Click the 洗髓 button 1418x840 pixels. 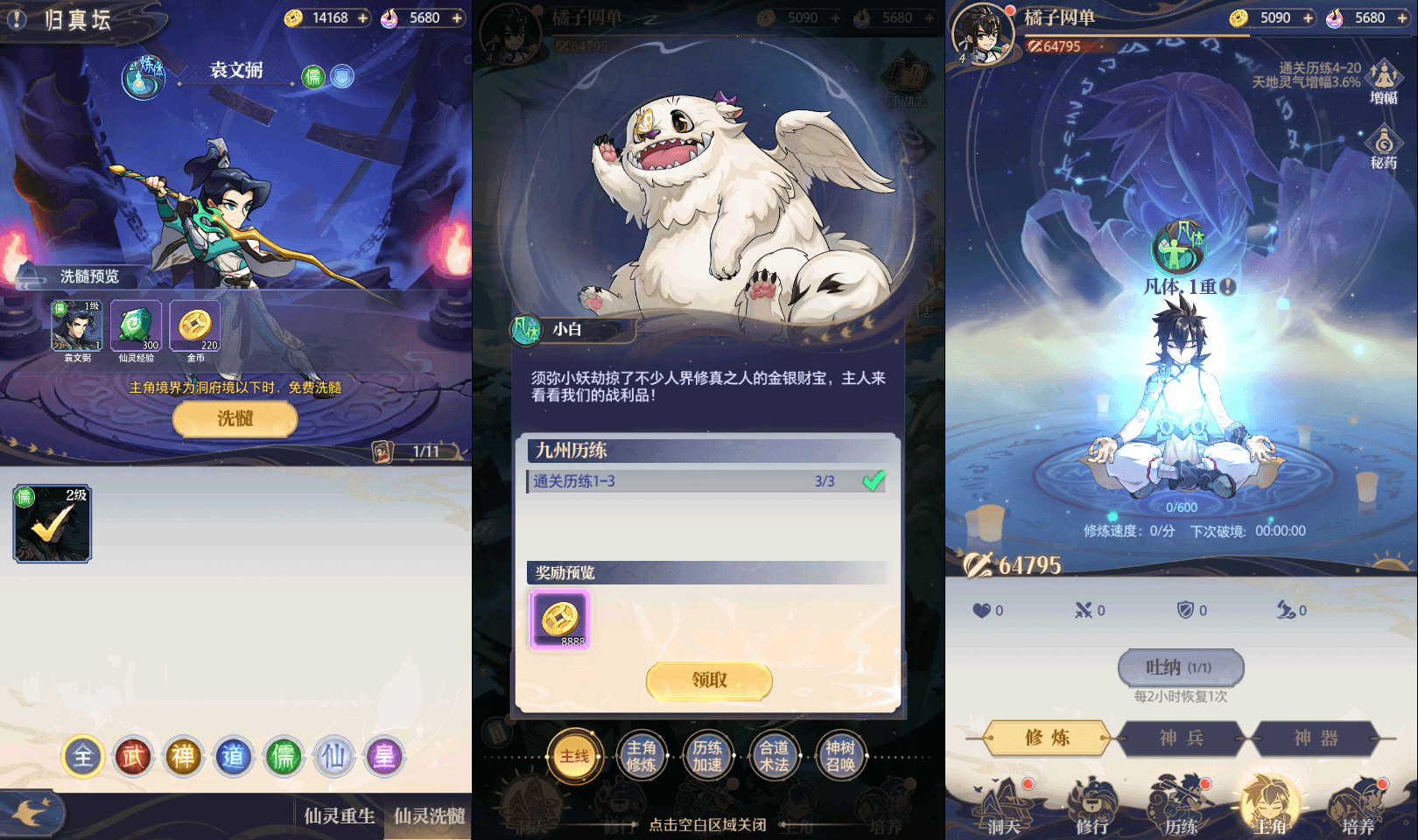[x=235, y=419]
